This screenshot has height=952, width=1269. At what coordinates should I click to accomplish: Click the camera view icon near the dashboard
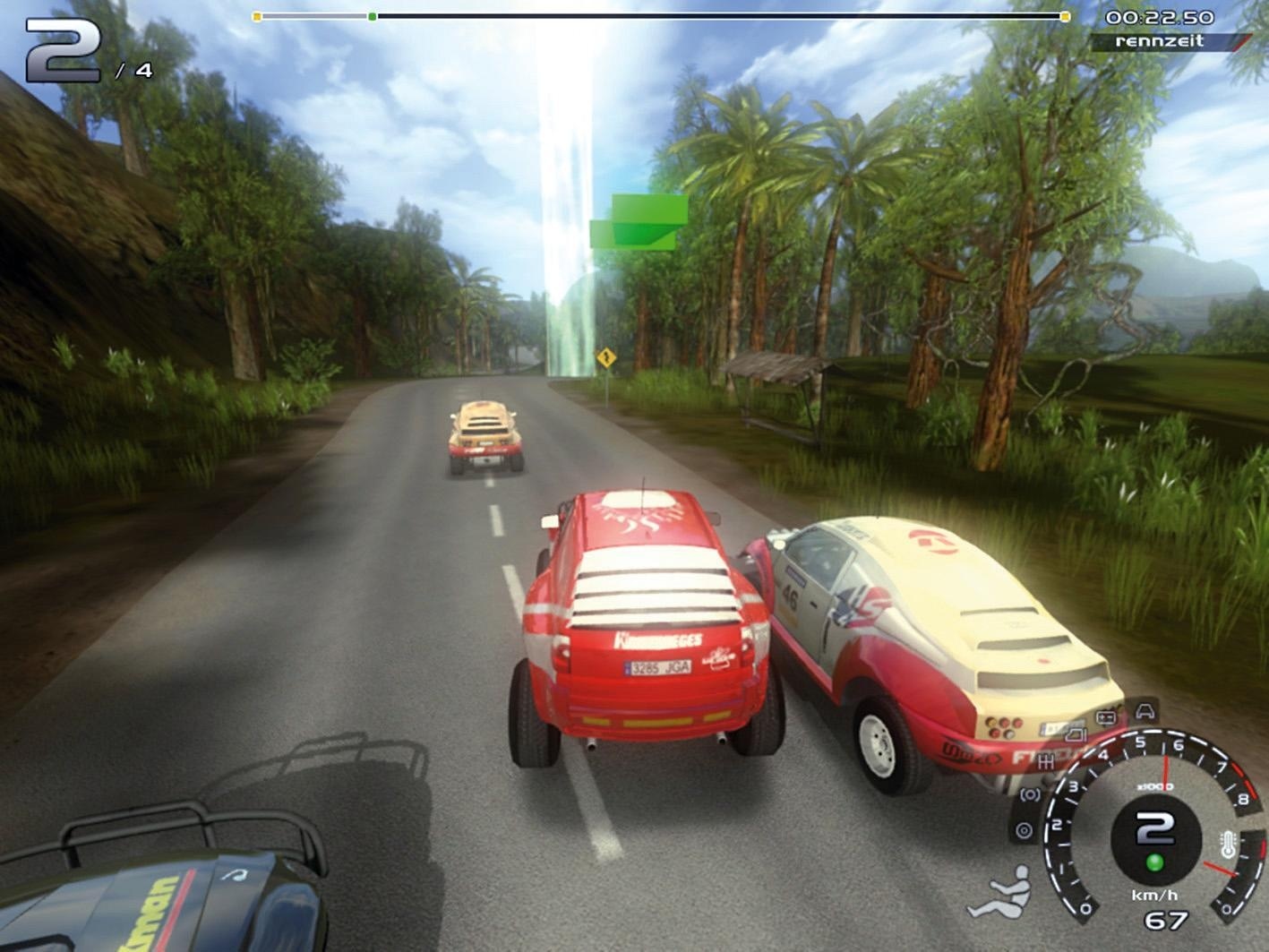[1075, 736]
